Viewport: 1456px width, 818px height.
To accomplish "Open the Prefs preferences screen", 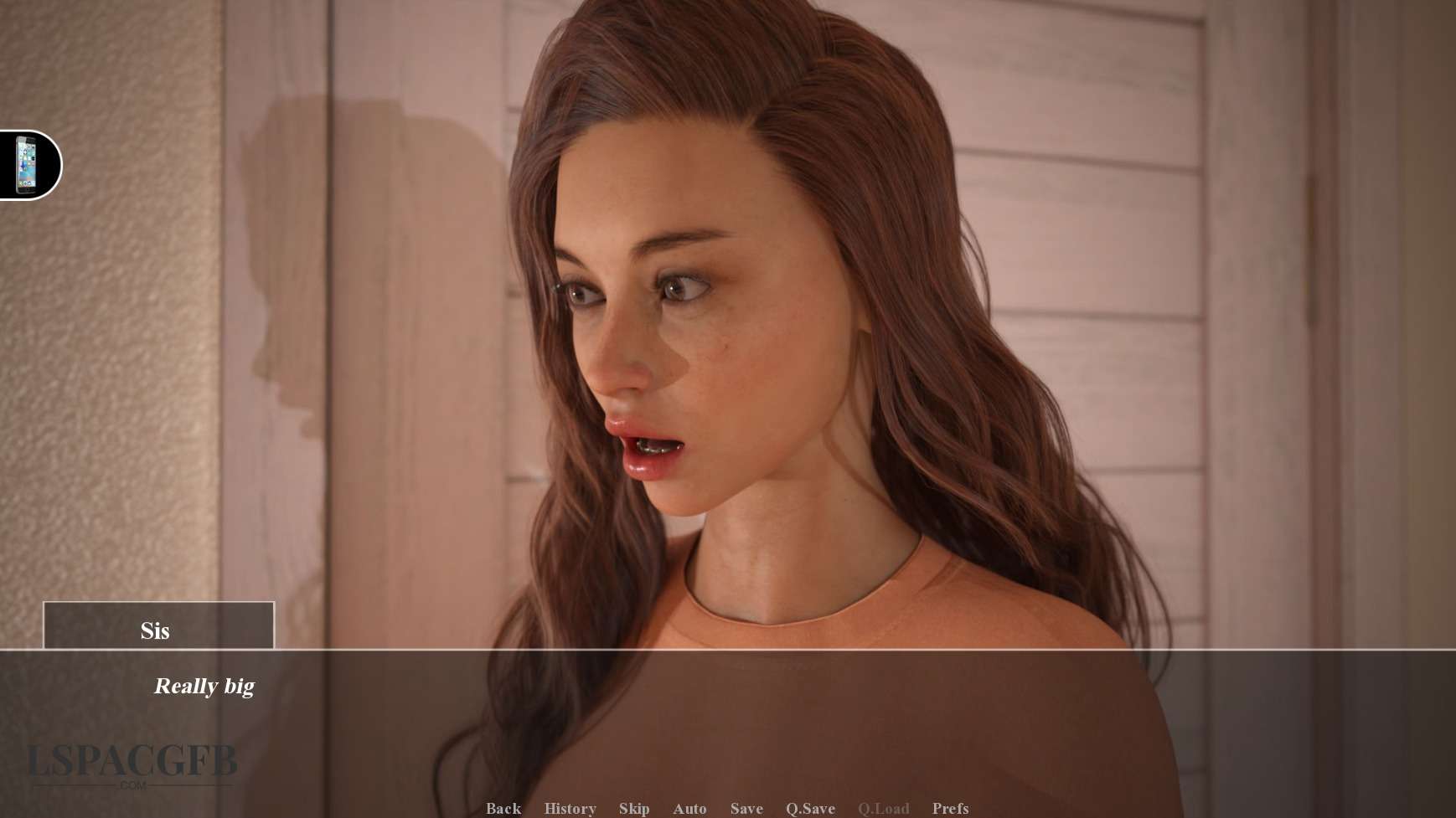I will coord(950,808).
